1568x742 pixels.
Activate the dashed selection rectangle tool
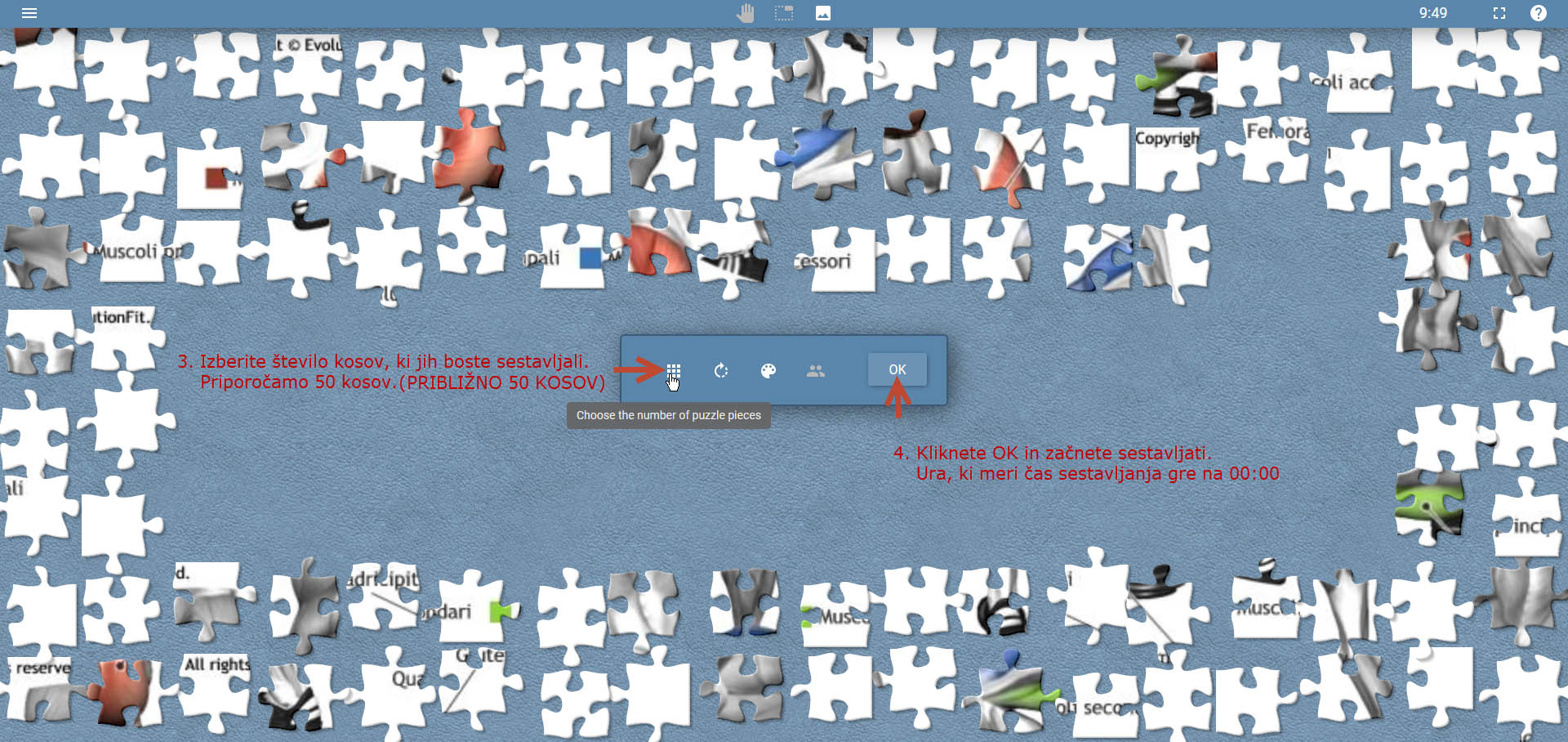[784, 13]
